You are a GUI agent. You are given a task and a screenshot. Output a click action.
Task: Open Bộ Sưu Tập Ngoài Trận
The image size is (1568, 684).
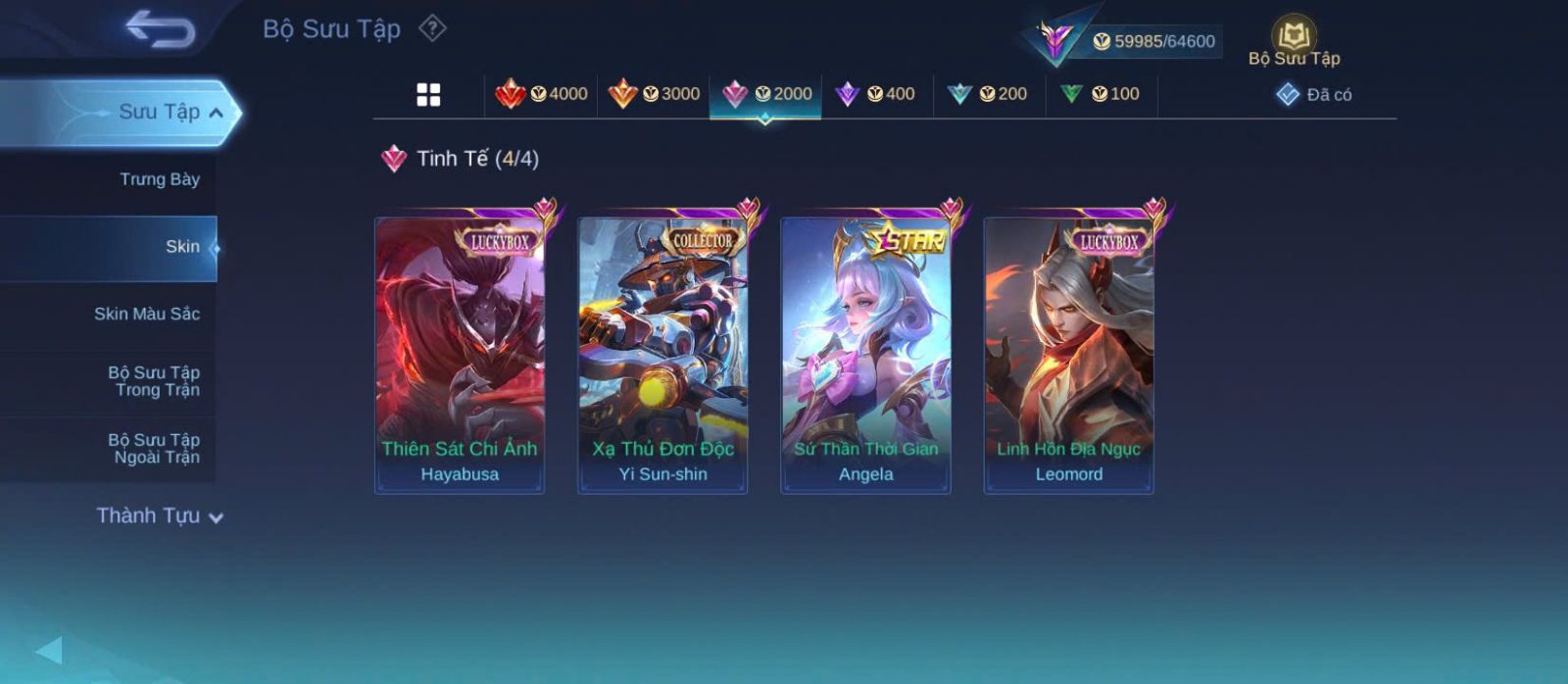tap(154, 449)
